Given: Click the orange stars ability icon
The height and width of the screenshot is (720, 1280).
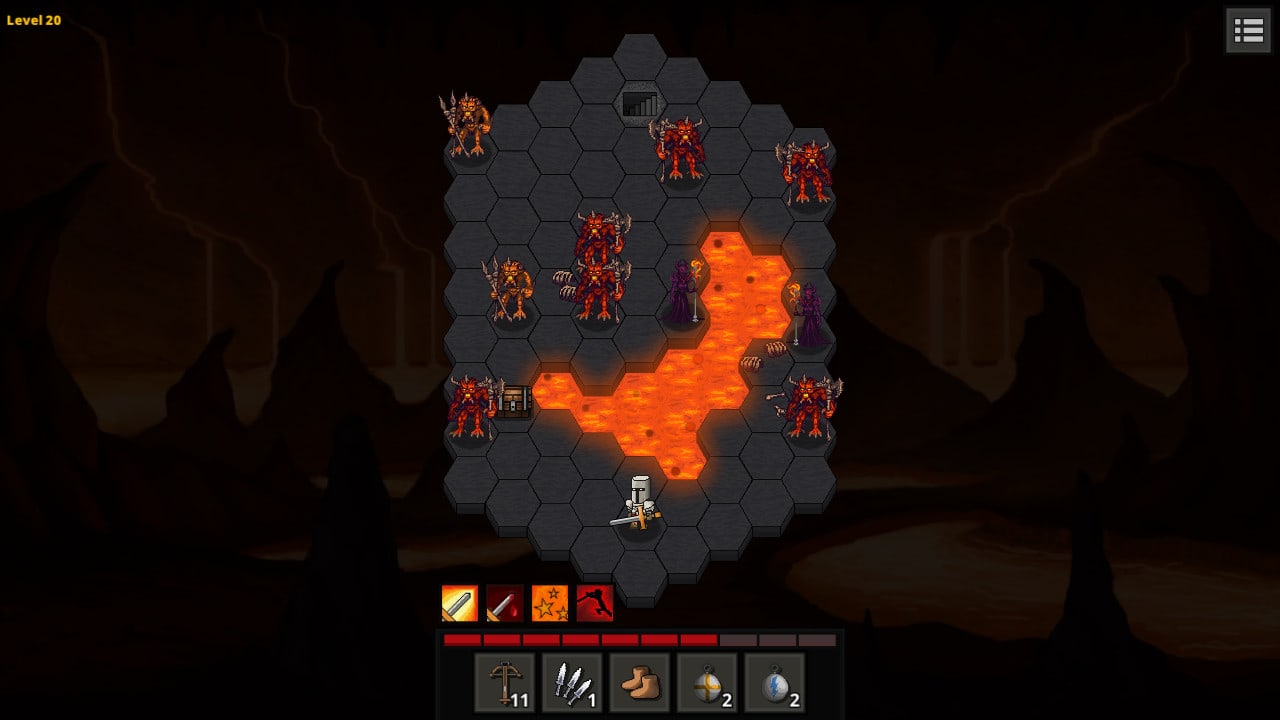Looking at the screenshot, I should [550, 603].
